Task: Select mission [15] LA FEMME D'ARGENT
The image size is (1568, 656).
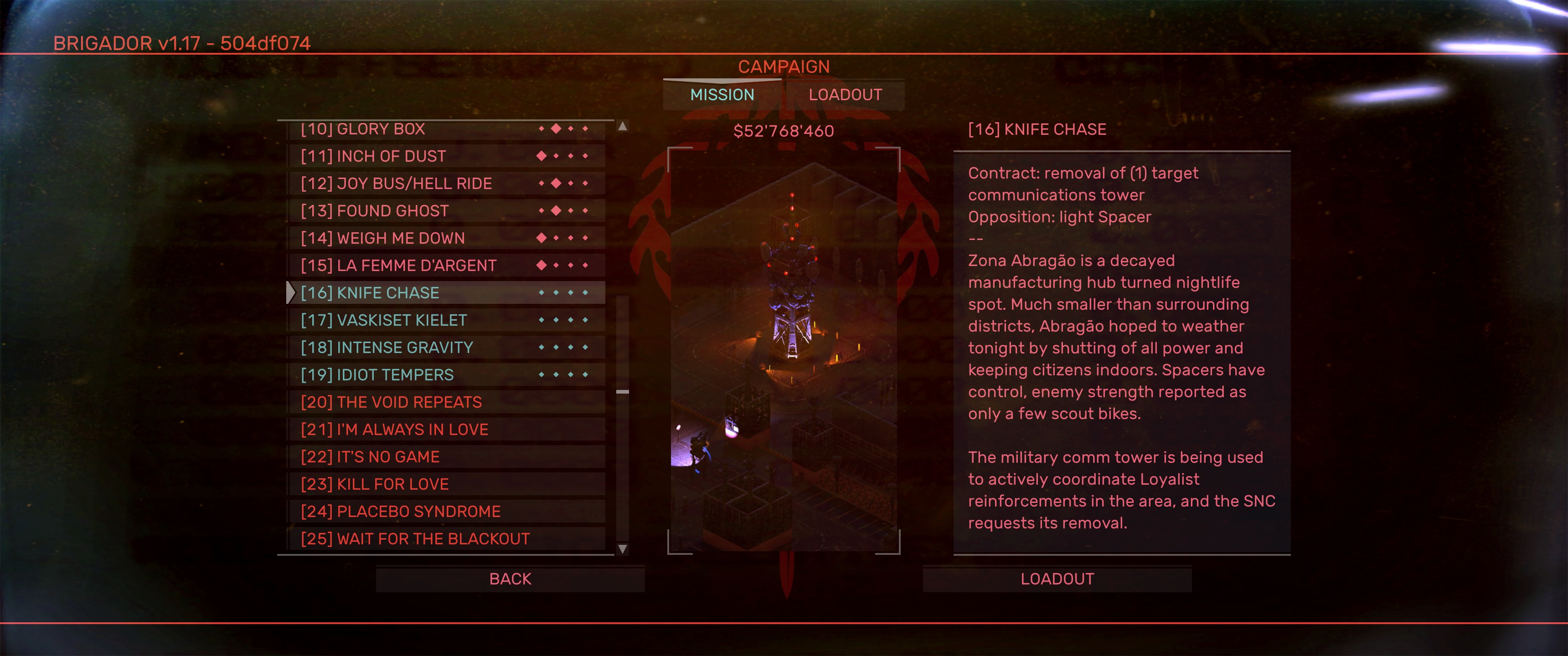Action: (446, 266)
